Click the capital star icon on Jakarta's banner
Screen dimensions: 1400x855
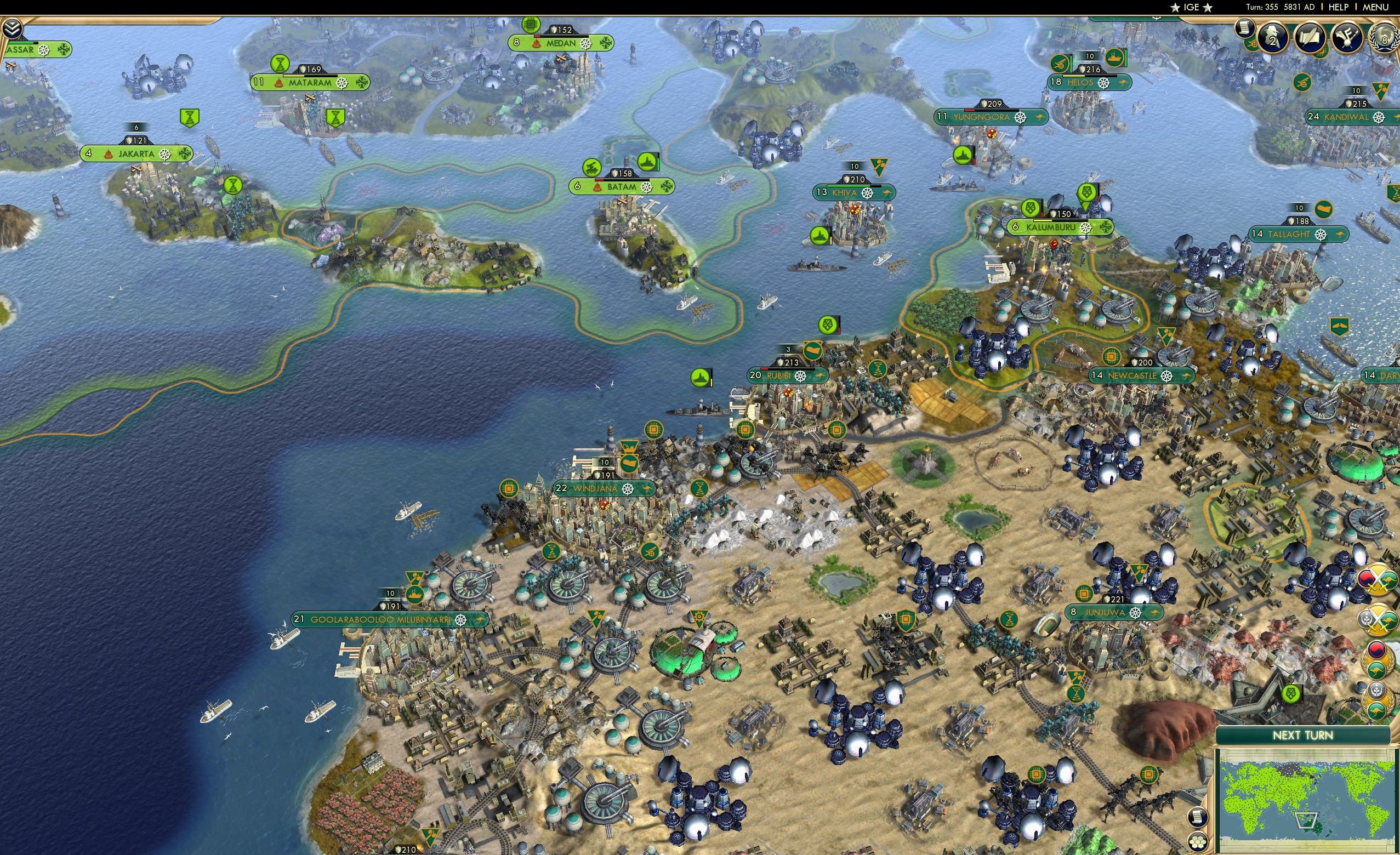(x=109, y=155)
